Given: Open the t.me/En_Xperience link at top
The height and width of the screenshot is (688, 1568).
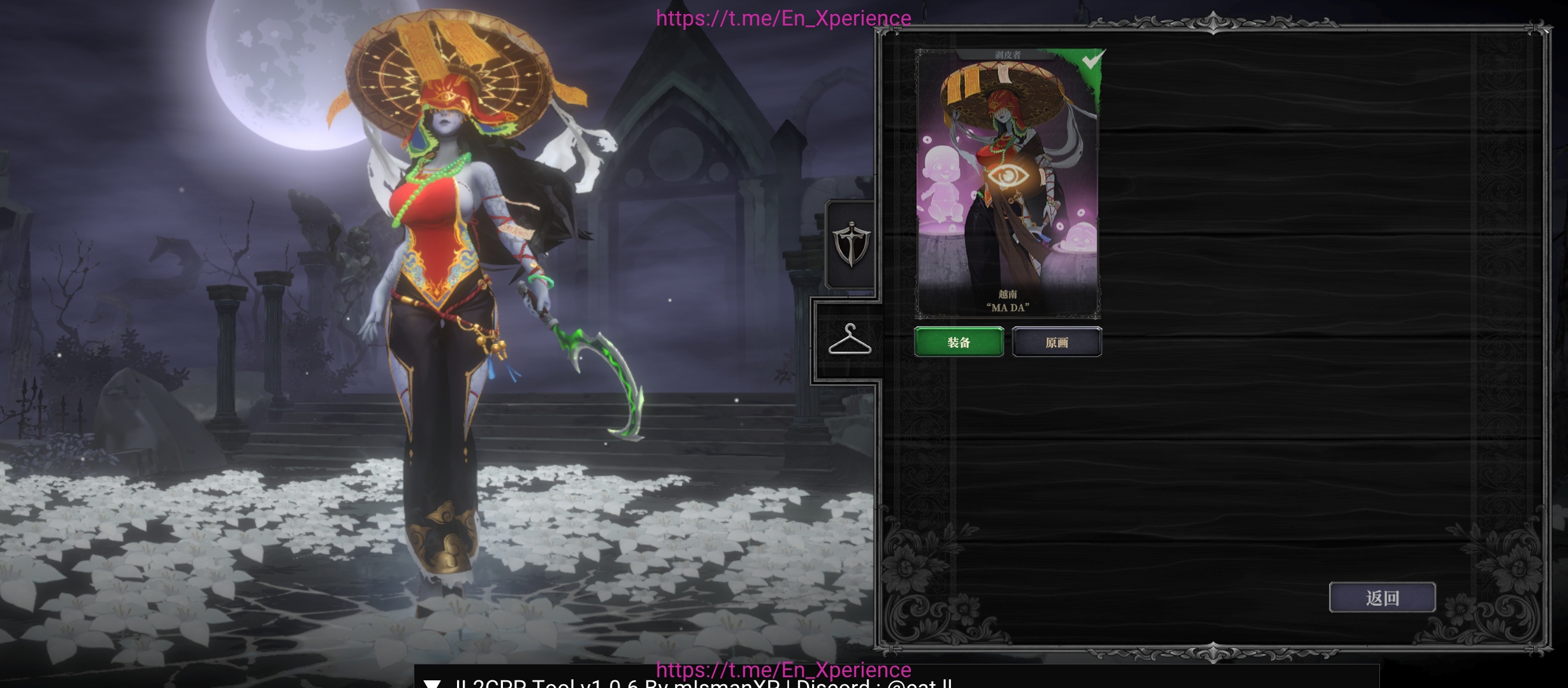Looking at the screenshot, I should pyautogui.click(x=783, y=18).
